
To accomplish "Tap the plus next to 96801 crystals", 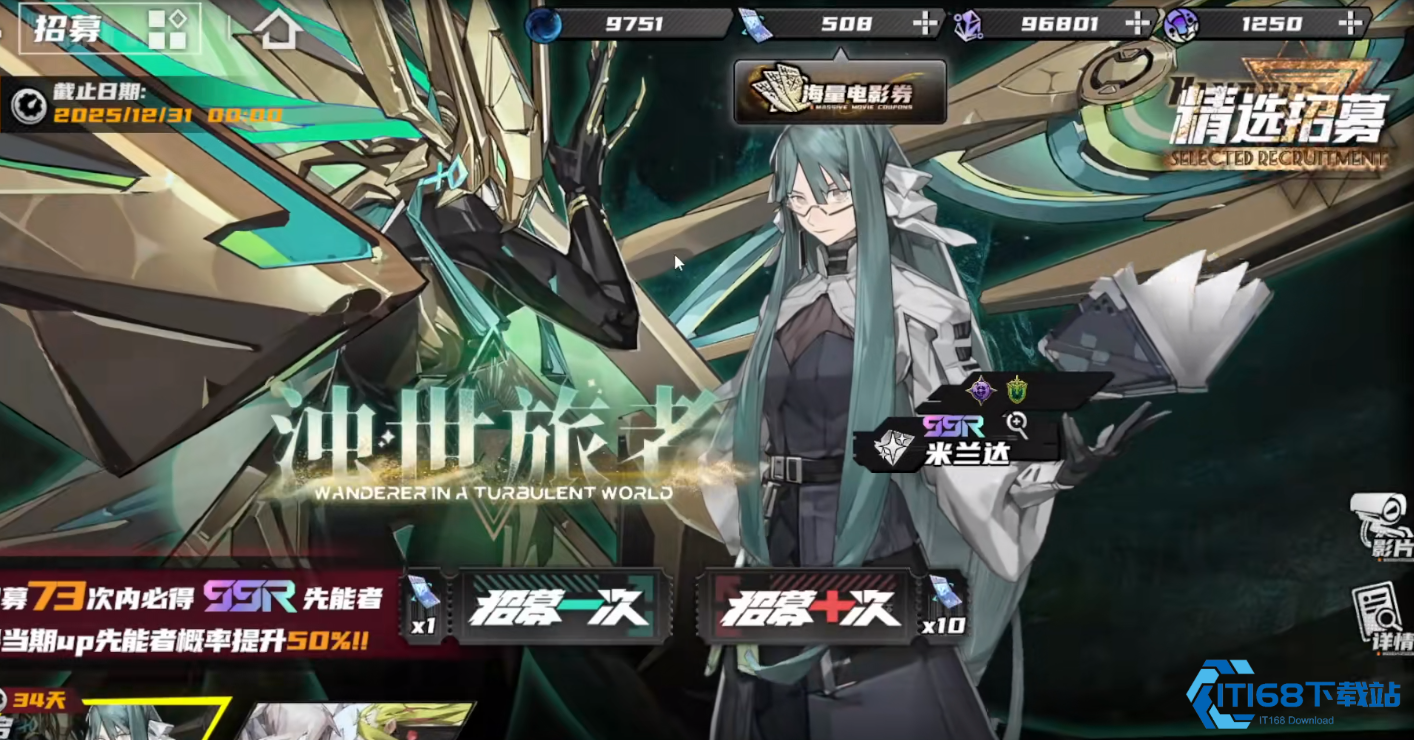I will 1137,23.
